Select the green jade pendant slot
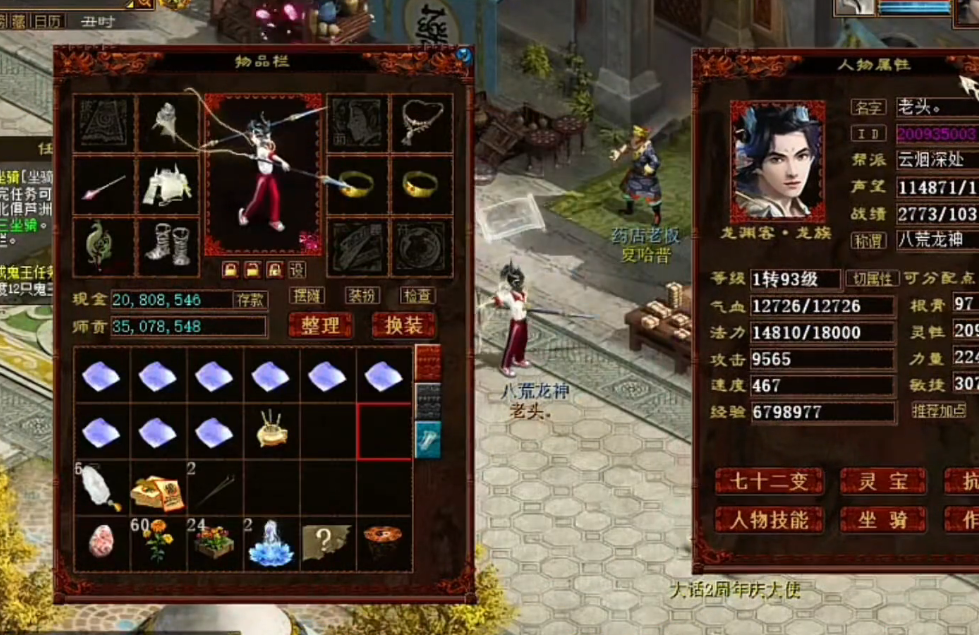979x635 pixels. (x=104, y=245)
